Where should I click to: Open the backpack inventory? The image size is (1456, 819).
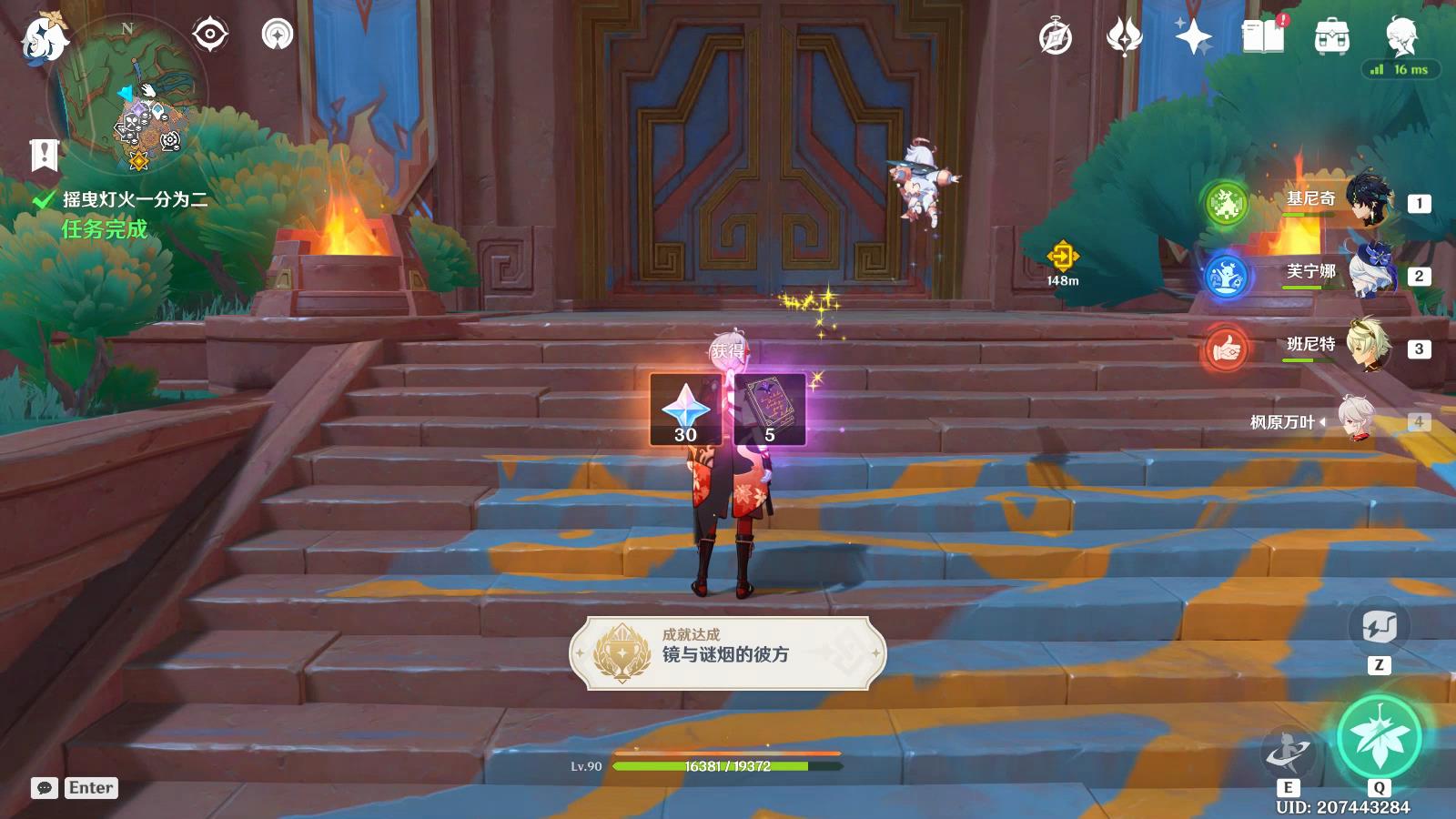point(1332,37)
